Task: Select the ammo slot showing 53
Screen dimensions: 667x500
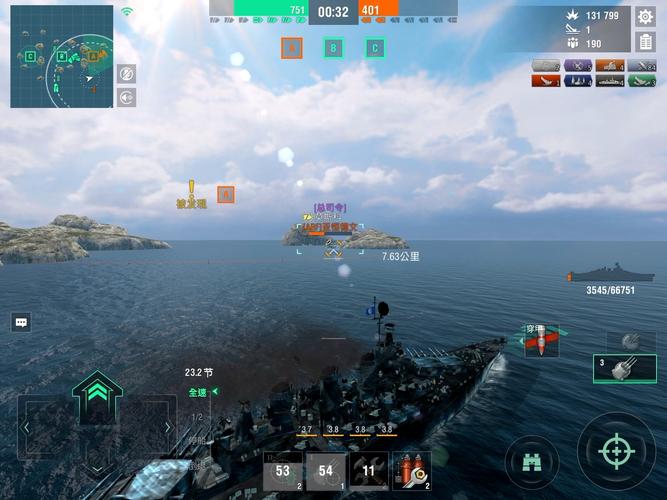Action: pos(283,470)
